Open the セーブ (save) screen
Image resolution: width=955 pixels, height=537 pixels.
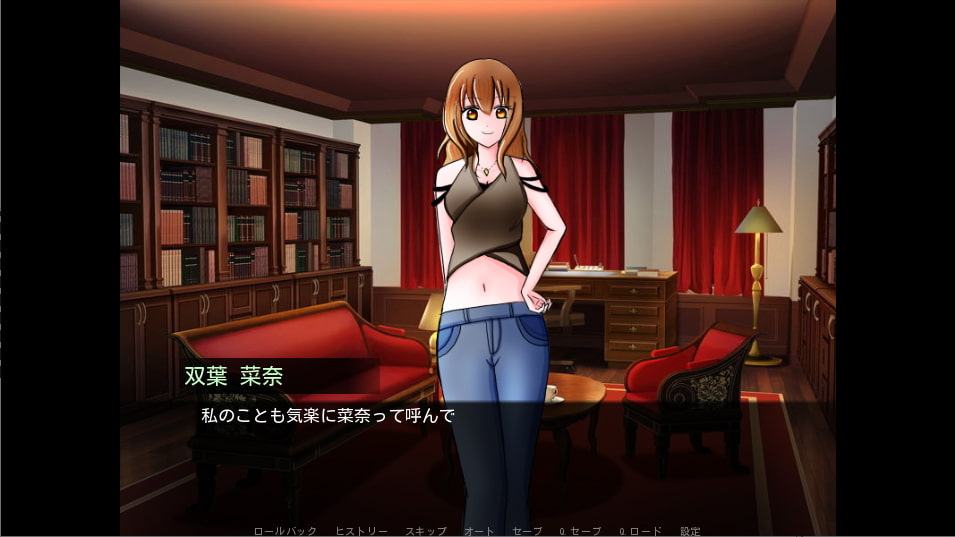tap(526, 531)
